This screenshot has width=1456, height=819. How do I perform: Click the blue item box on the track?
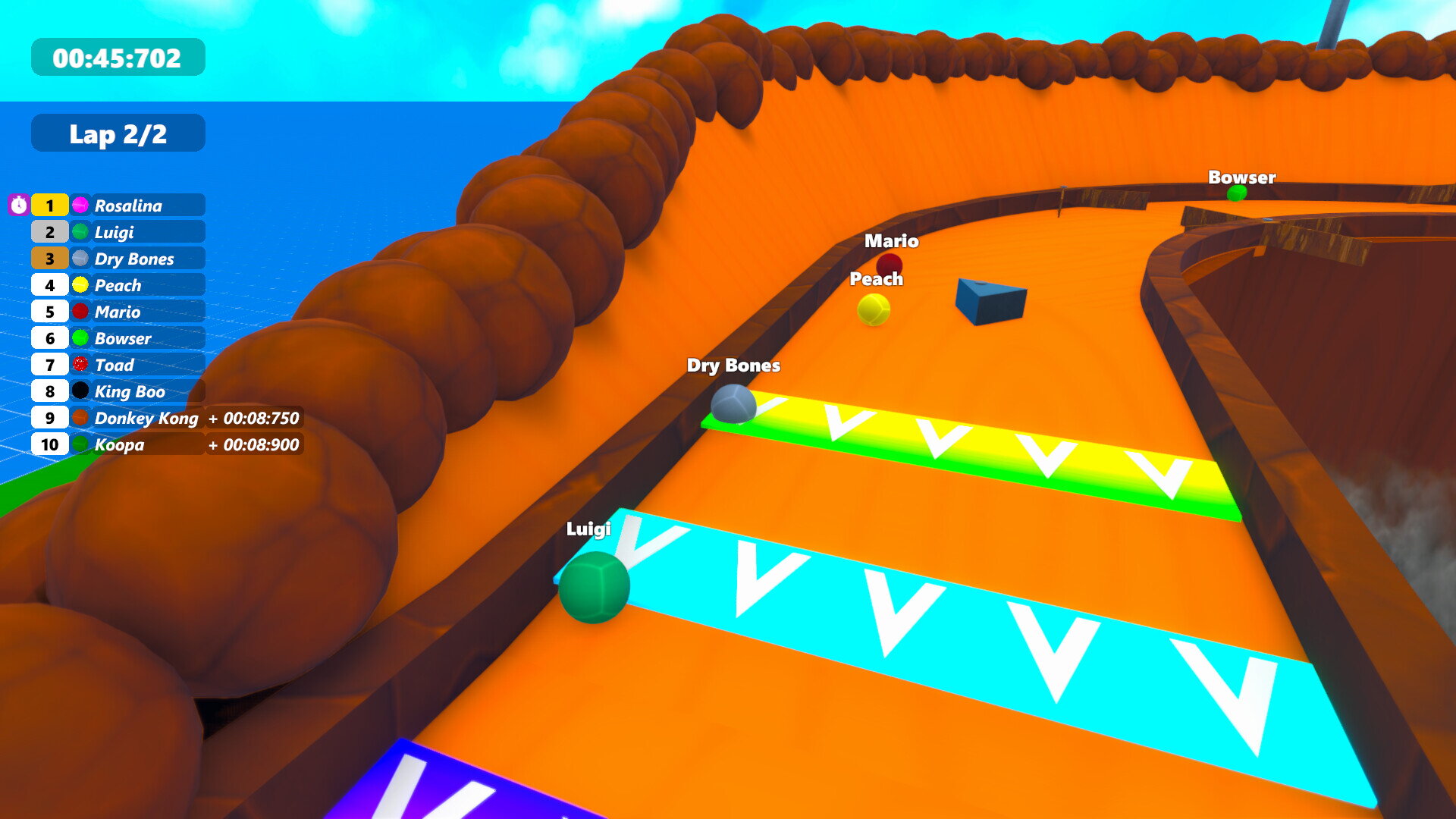pyautogui.click(x=990, y=300)
